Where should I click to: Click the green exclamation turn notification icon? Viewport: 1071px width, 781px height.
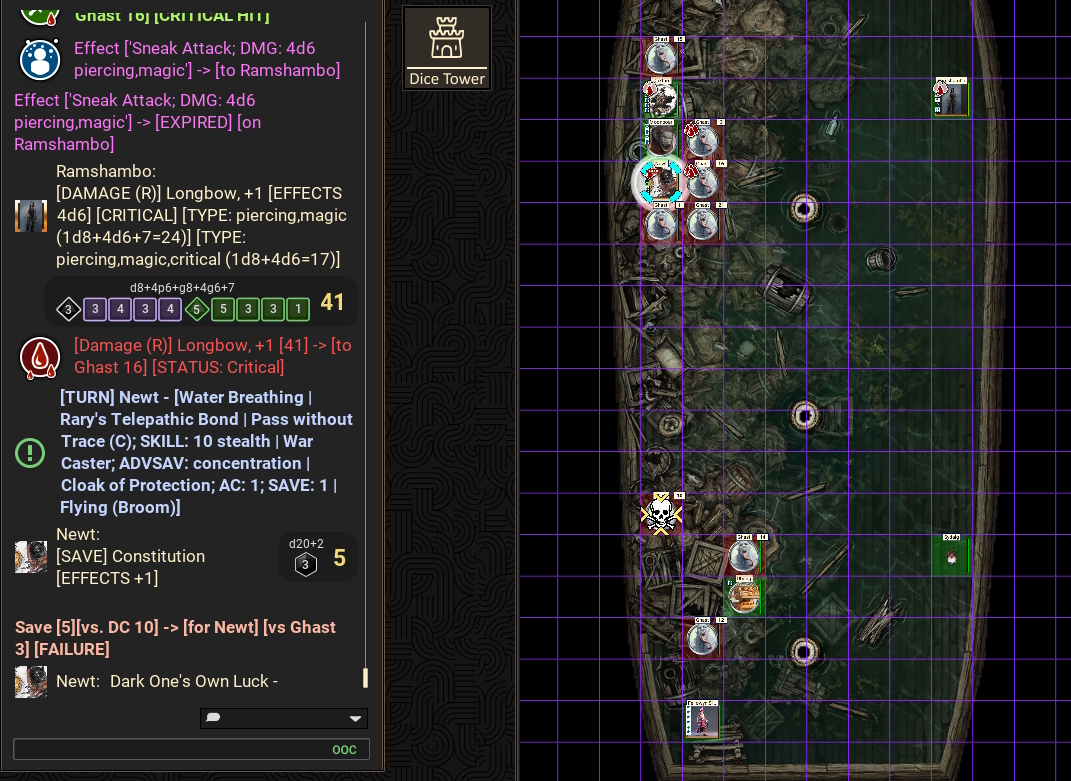pos(30,453)
